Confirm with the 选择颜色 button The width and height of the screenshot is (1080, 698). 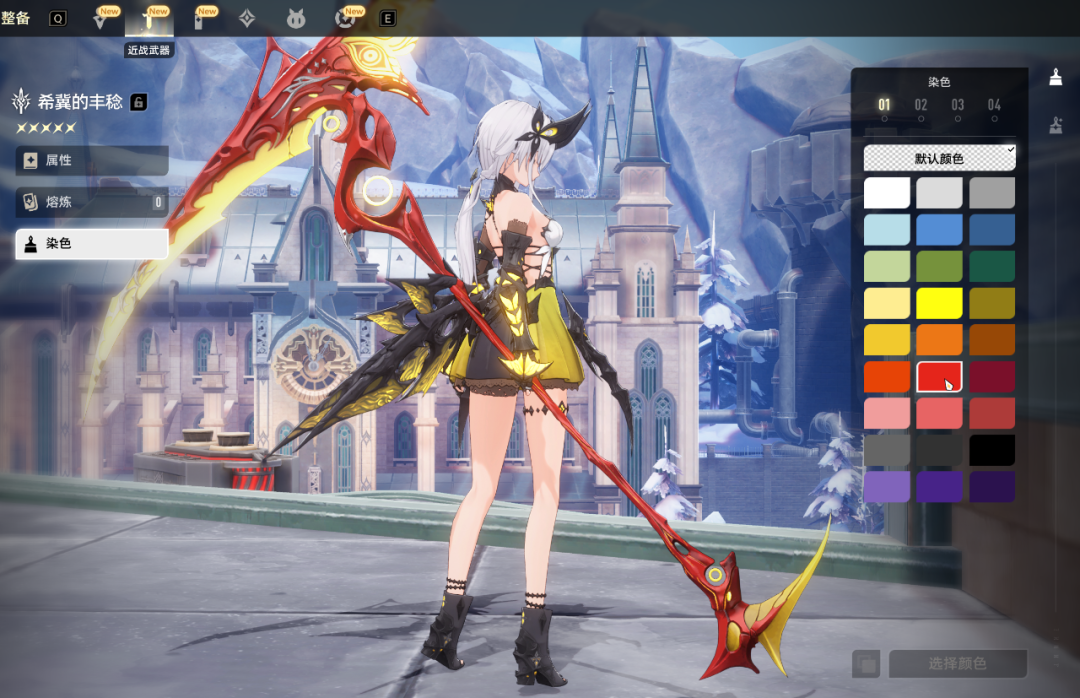coord(957,664)
